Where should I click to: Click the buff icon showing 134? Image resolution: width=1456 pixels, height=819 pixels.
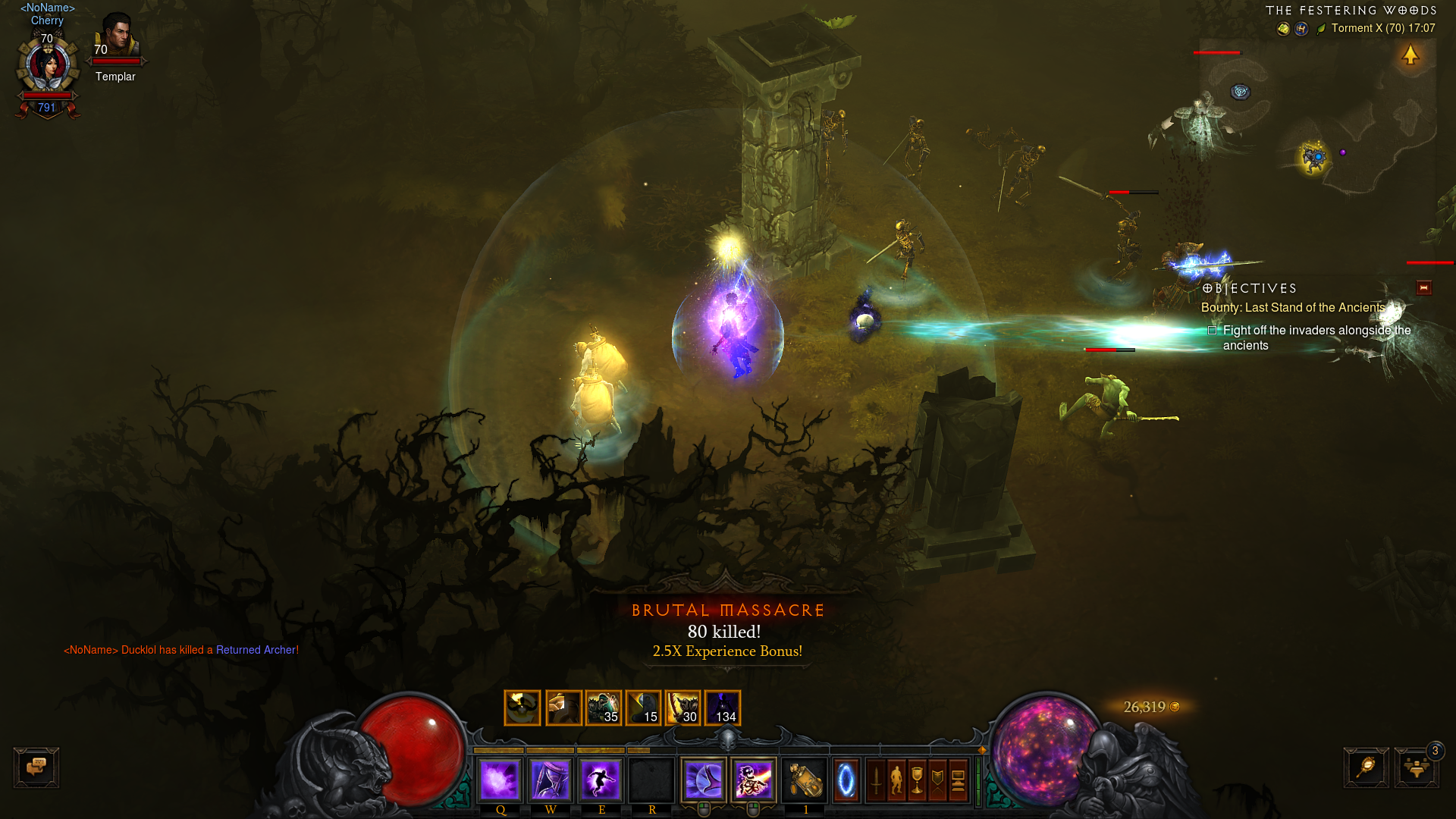[723, 708]
